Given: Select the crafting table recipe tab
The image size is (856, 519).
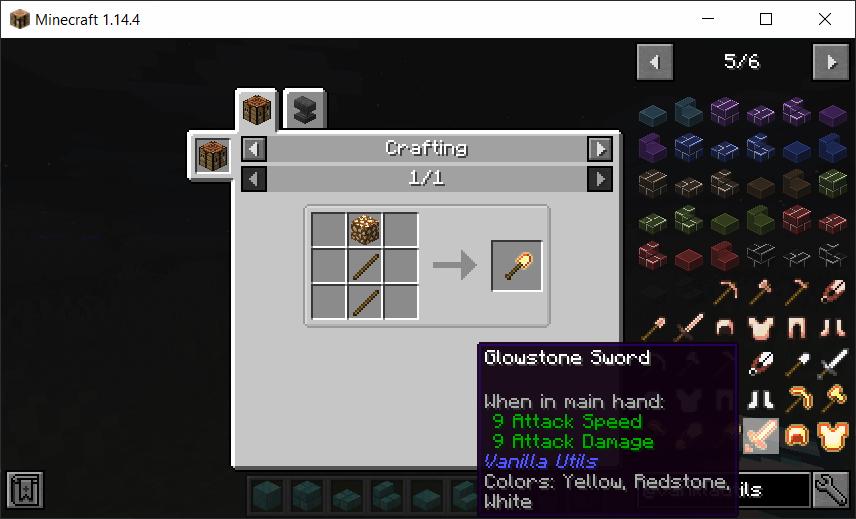Looking at the screenshot, I should click(x=256, y=110).
